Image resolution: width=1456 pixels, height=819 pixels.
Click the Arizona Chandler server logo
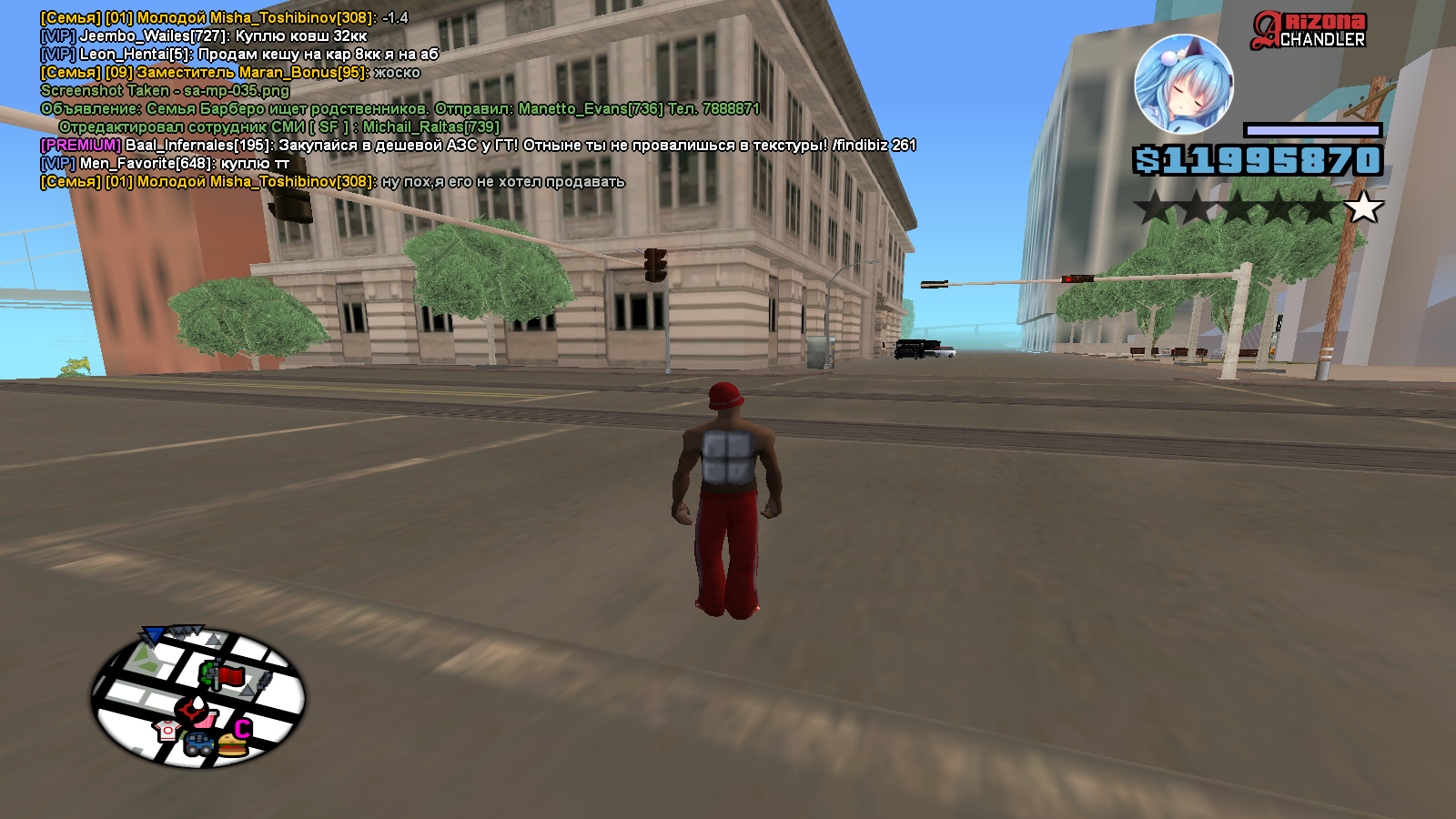tap(1309, 30)
